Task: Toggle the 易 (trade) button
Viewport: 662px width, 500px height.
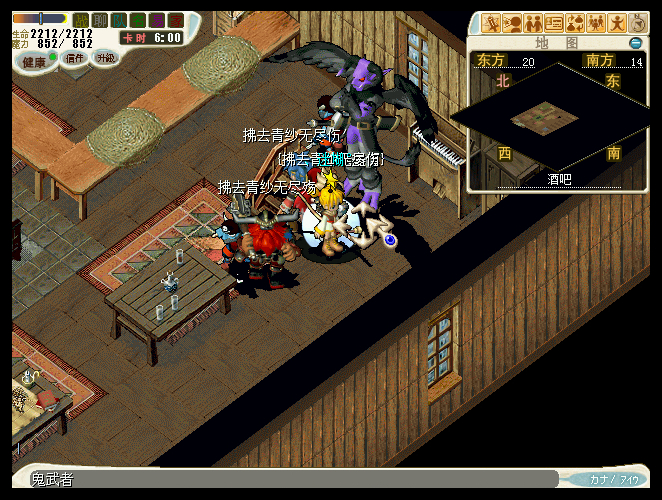Action: click(x=156, y=19)
